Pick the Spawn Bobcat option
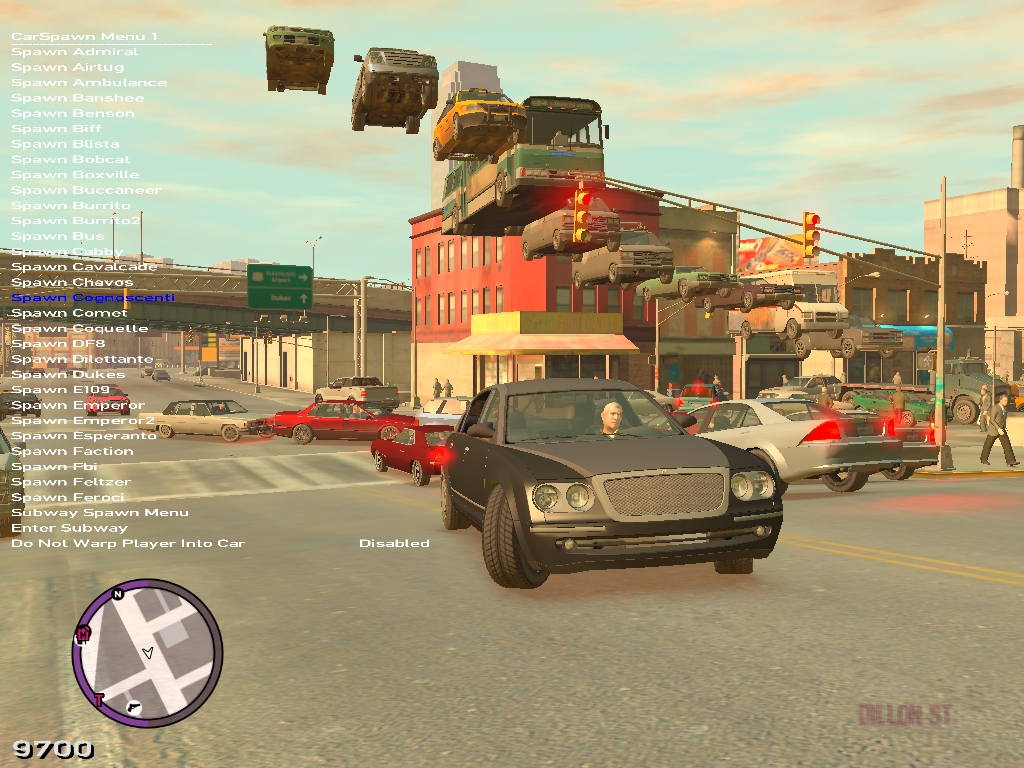The image size is (1024, 768). pos(70,160)
